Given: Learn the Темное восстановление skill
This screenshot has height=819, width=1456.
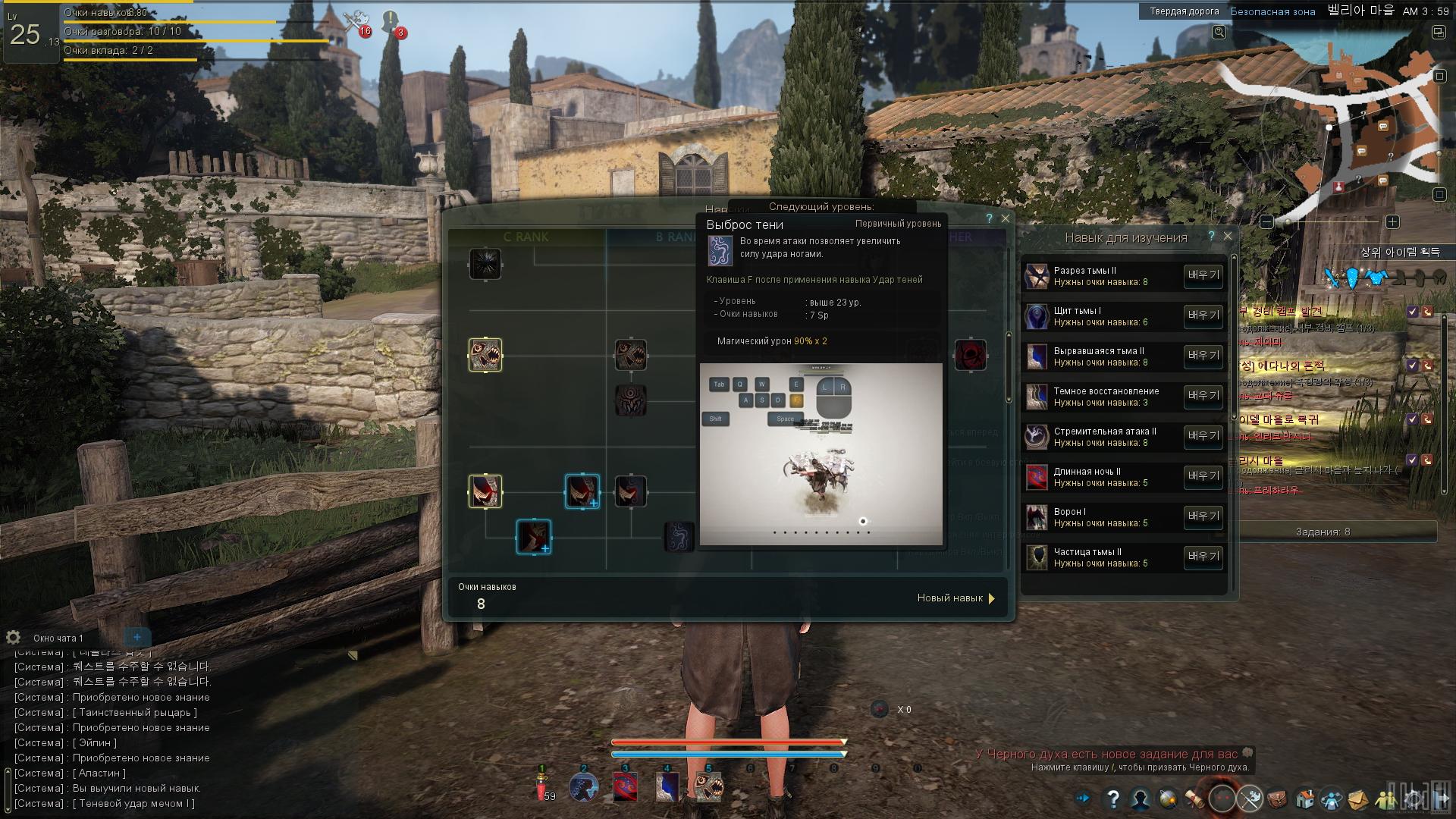Looking at the screenshot, I should coord(1203,397).
